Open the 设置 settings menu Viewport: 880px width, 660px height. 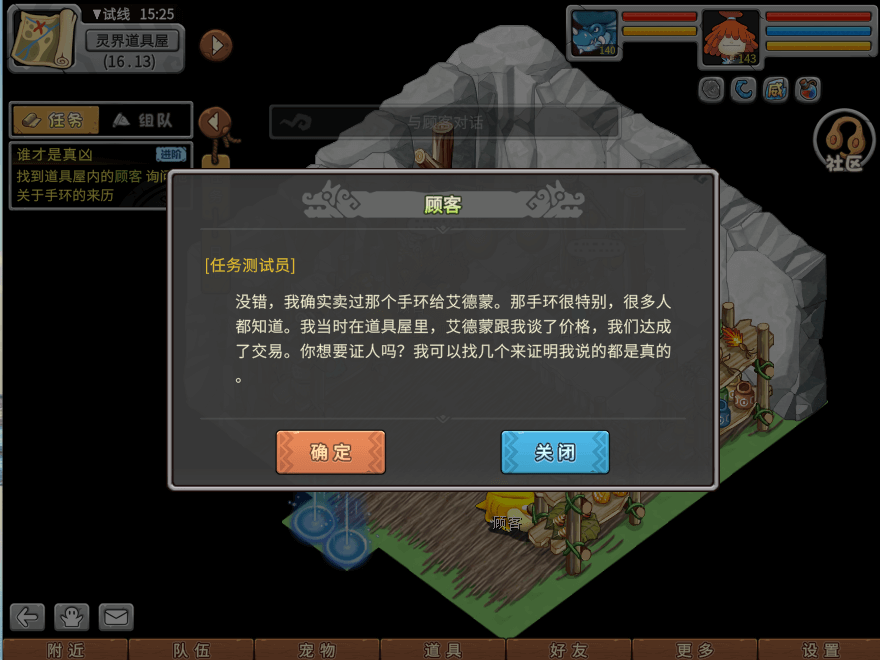(820, 650)
